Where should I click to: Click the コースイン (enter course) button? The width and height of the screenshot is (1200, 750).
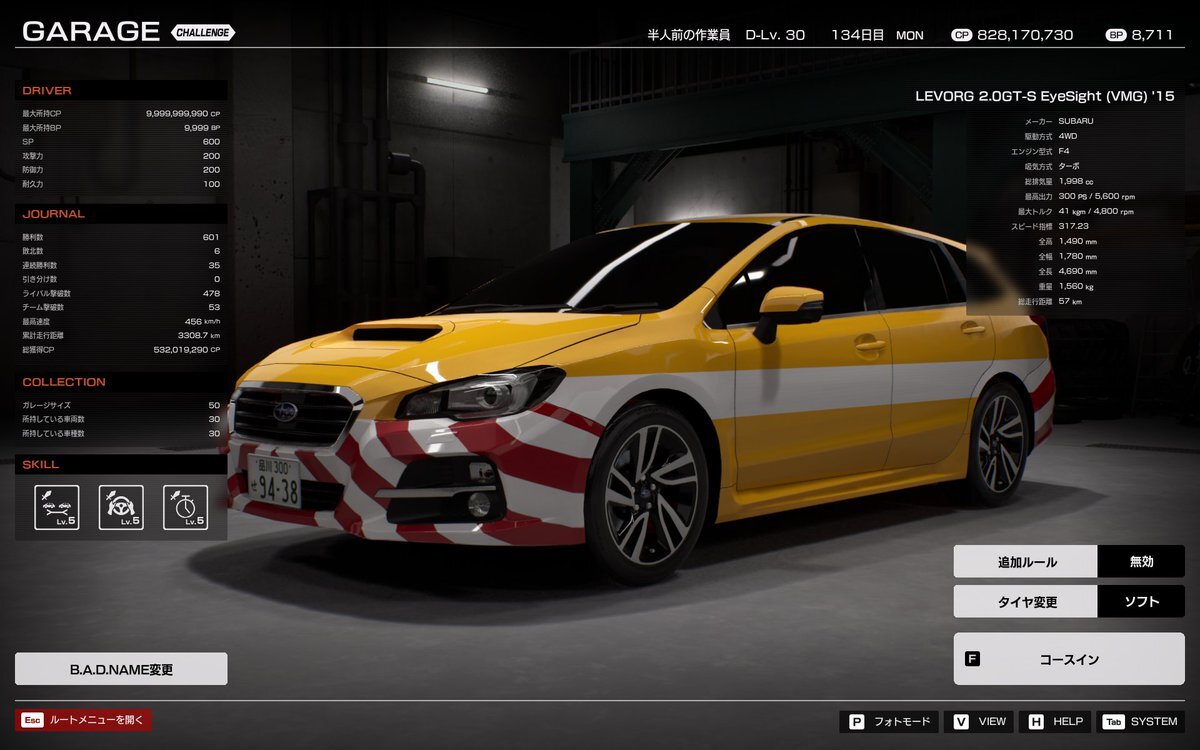click(x=1068, y=659)
